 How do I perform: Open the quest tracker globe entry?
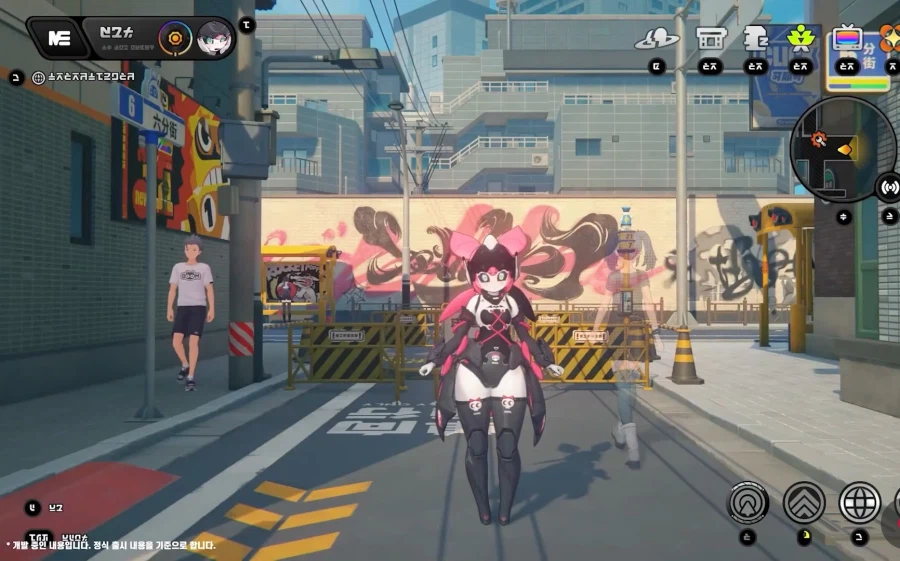point(39,76)
